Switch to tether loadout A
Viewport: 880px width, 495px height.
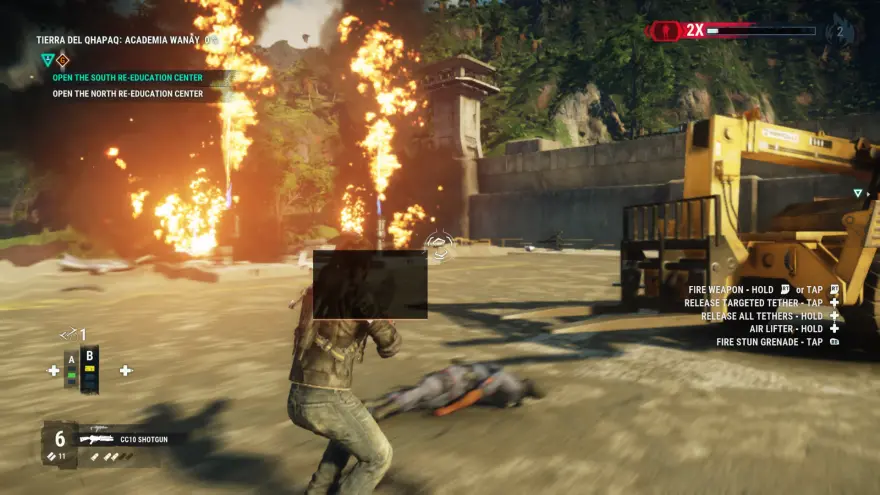pos(71,369)
